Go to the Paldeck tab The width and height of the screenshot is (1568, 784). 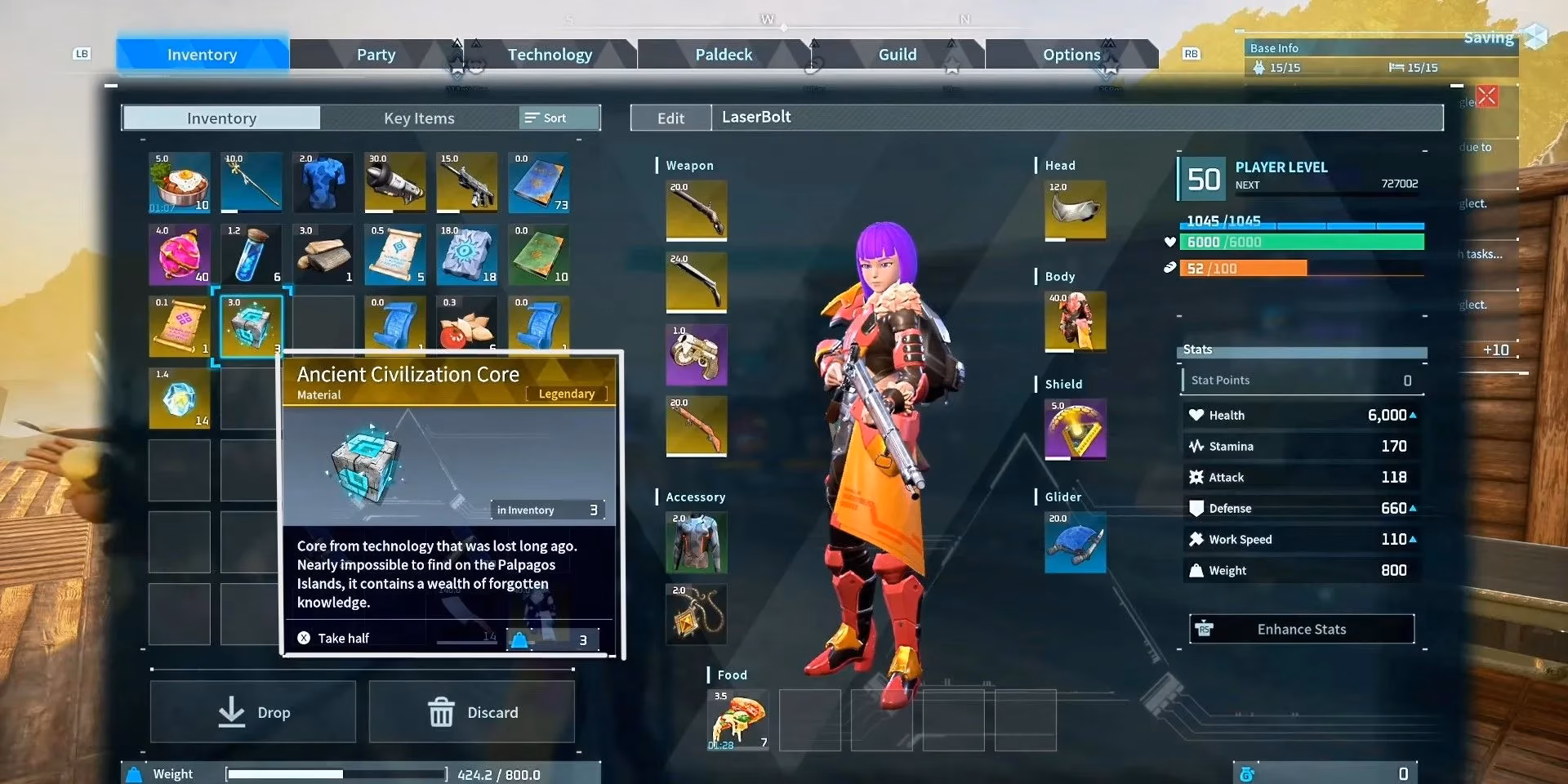(x=724, y=55)
